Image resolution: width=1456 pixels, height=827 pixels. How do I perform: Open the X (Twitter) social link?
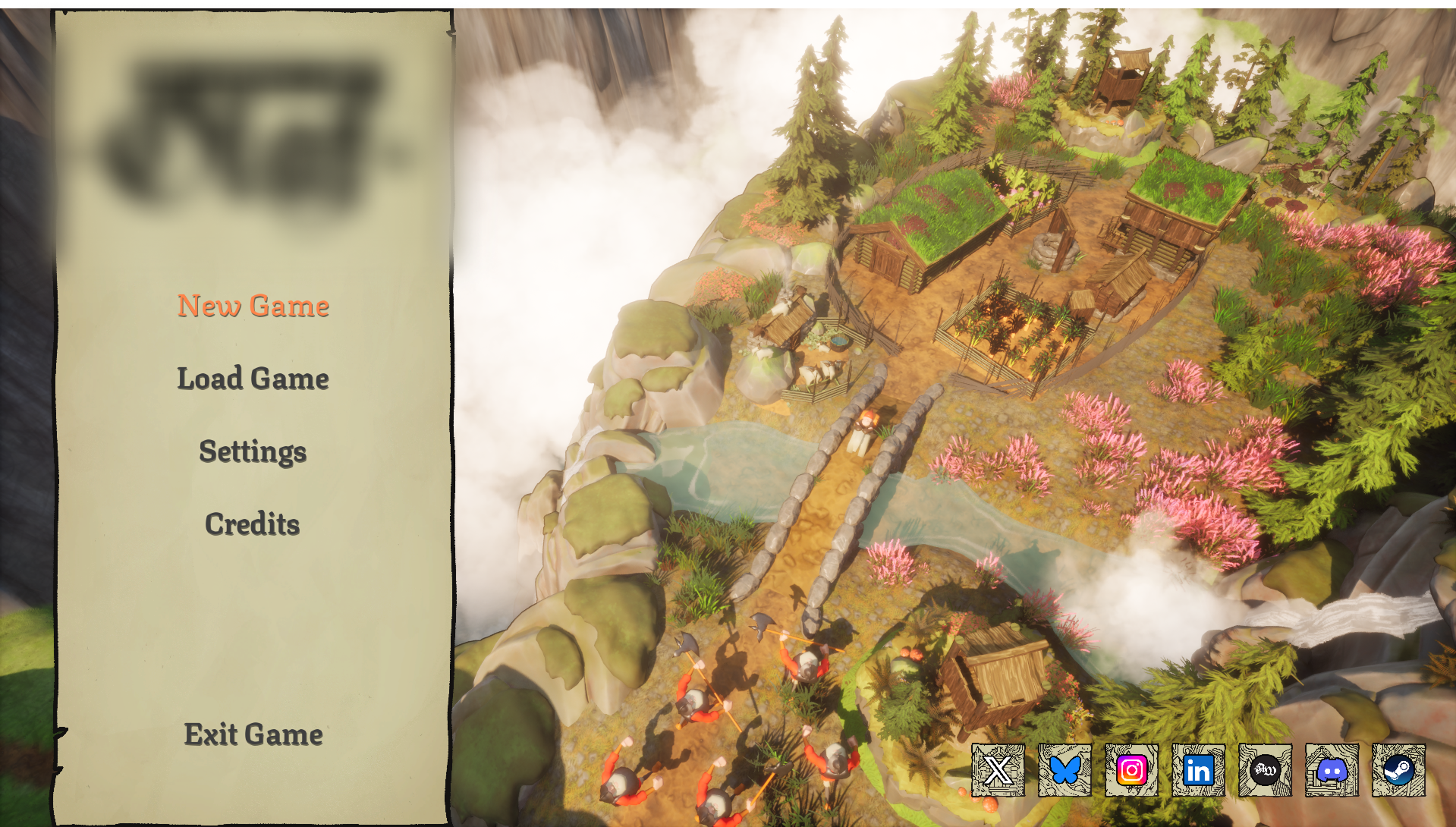(x=998, y=770)
